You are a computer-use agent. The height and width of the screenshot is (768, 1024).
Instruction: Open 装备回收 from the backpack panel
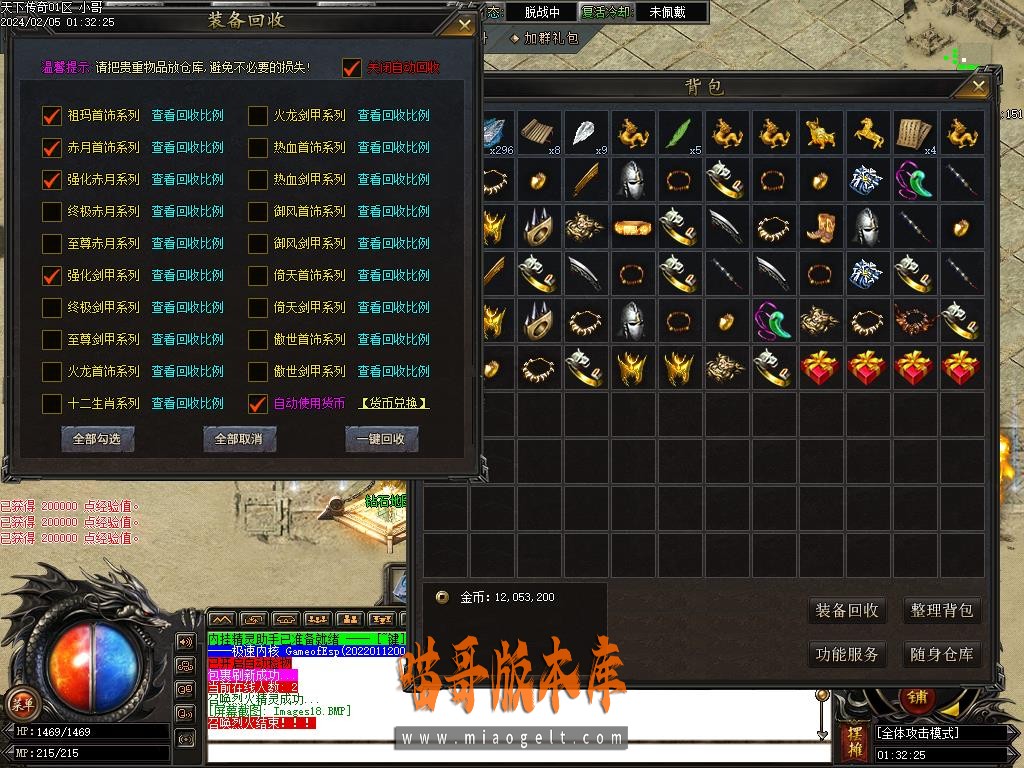pyautogui.click(x=846, y=610)
